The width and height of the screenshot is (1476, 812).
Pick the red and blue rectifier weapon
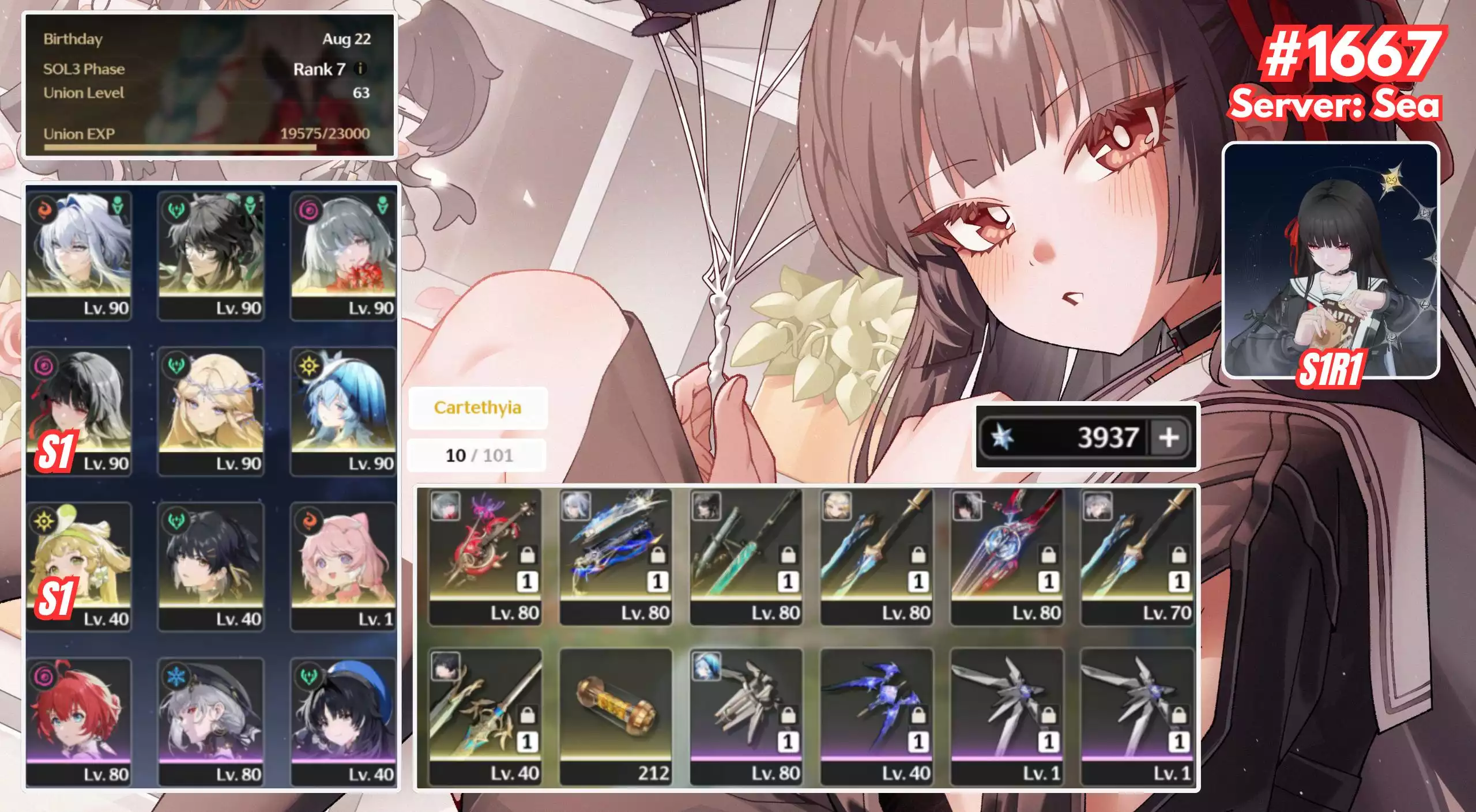tap(1007, 556)
